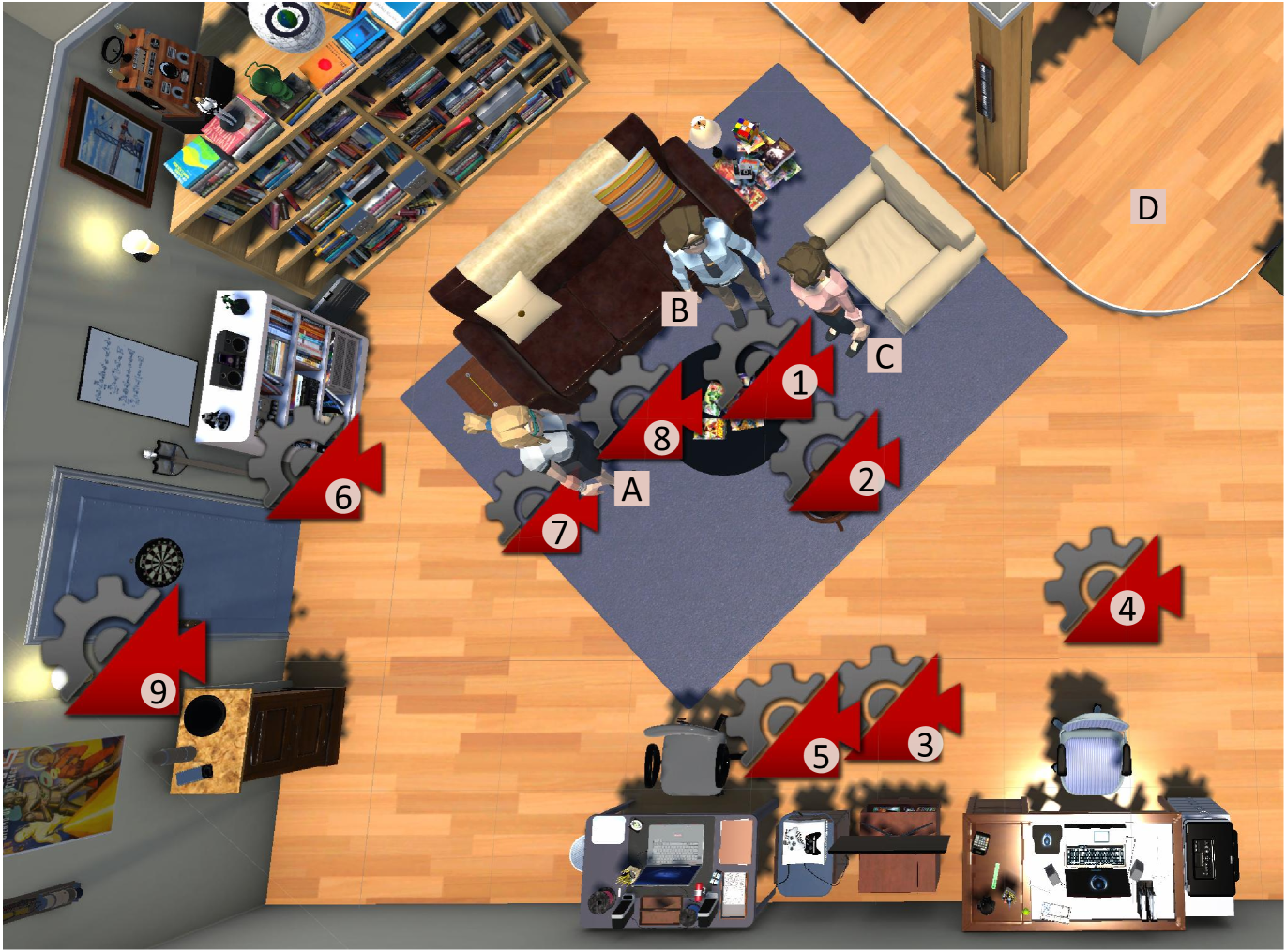Activate camera marker number 4
The width and height of the screenshot is (1286, 952).
pyautogui.click(x=1127, y=609)
